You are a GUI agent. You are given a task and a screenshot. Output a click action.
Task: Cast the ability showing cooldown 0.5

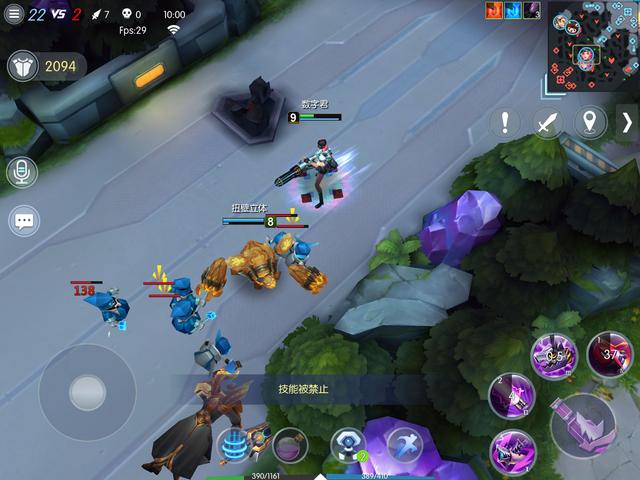click(x=553, y=356)
